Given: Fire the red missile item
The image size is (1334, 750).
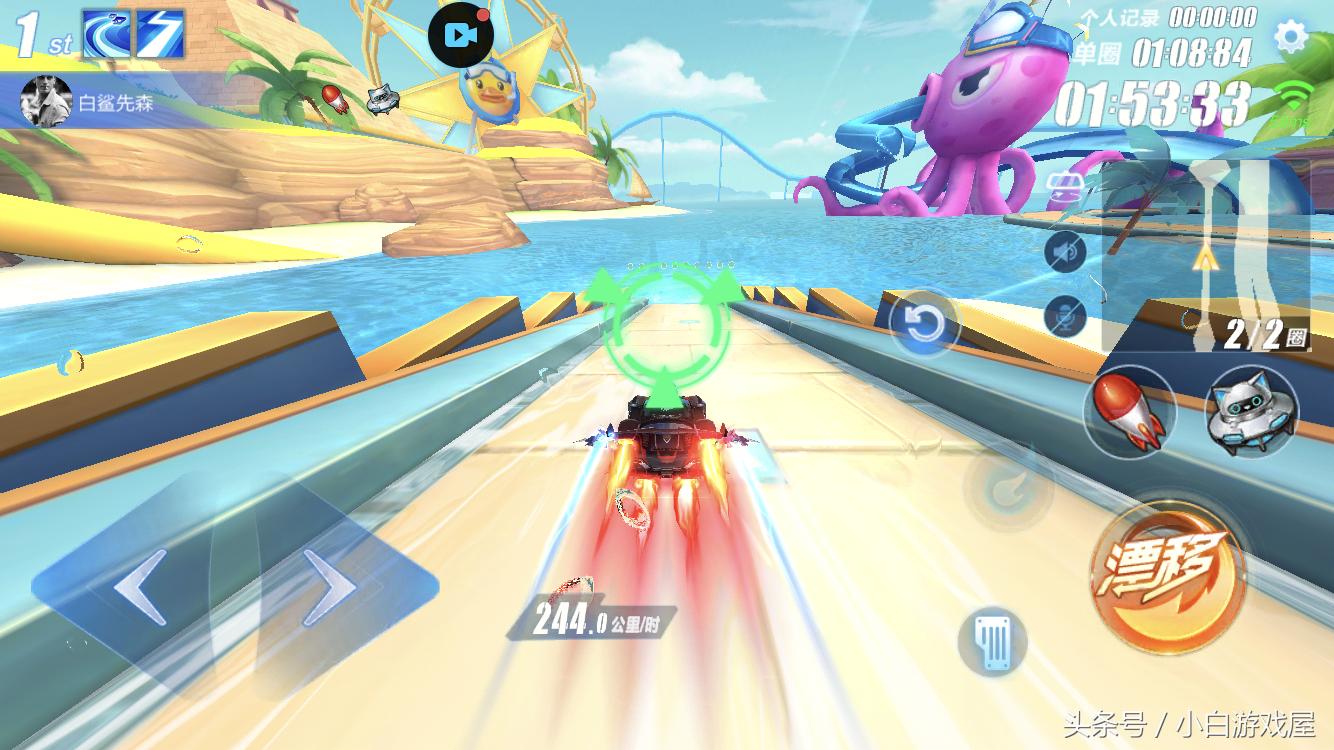Looking at the screenshot, I should coord(1129,411).
